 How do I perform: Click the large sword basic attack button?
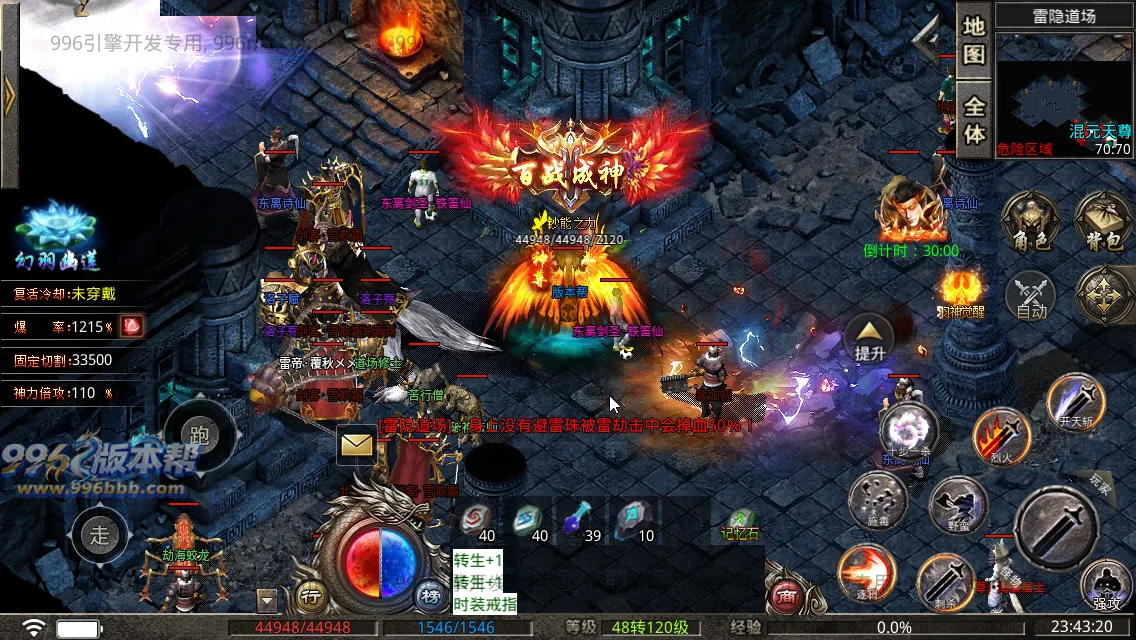point(1056,527)
